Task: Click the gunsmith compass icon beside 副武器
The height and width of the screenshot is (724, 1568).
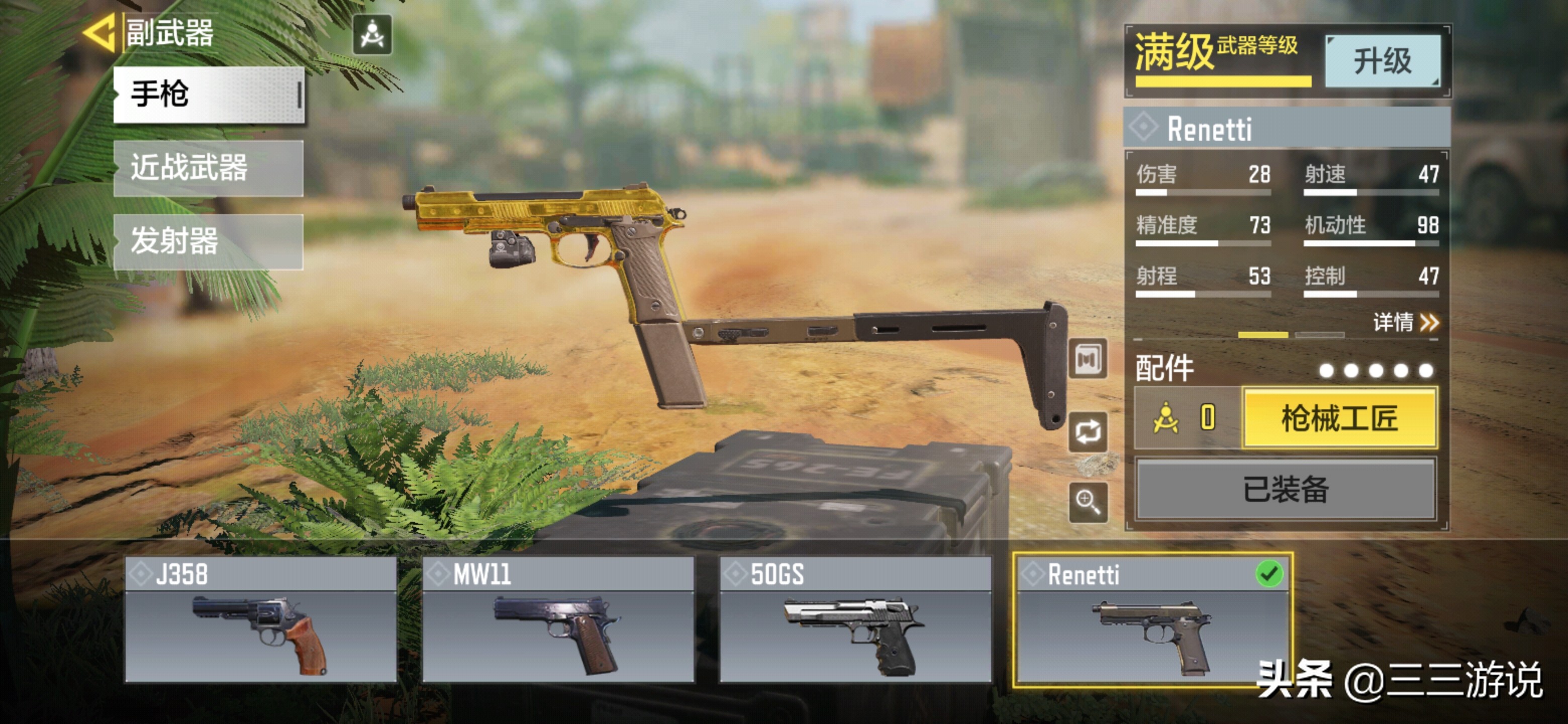Action: pos(372,35)
